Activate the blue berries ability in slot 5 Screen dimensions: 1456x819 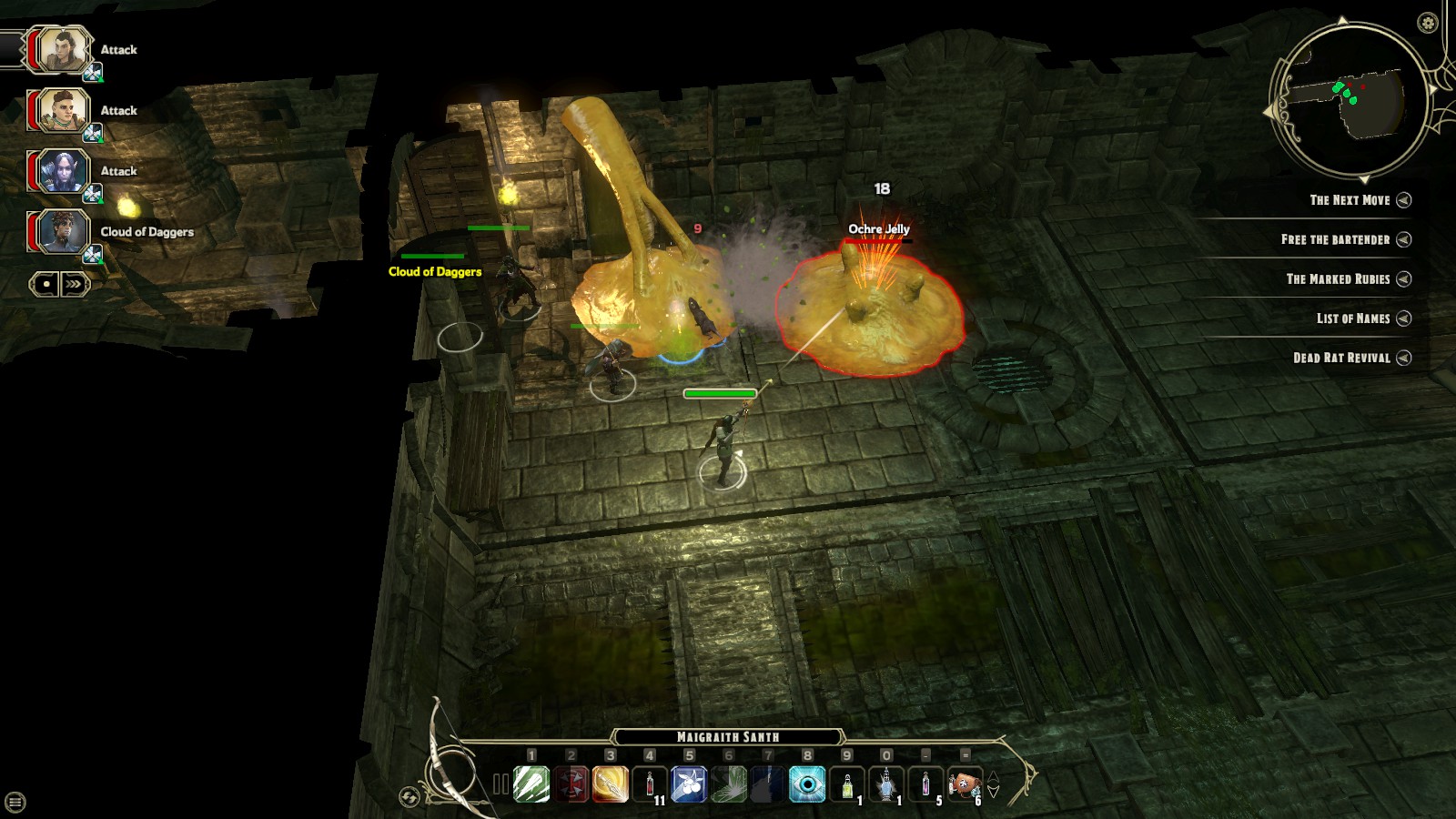pyautogui.click(x=689, y=784)
